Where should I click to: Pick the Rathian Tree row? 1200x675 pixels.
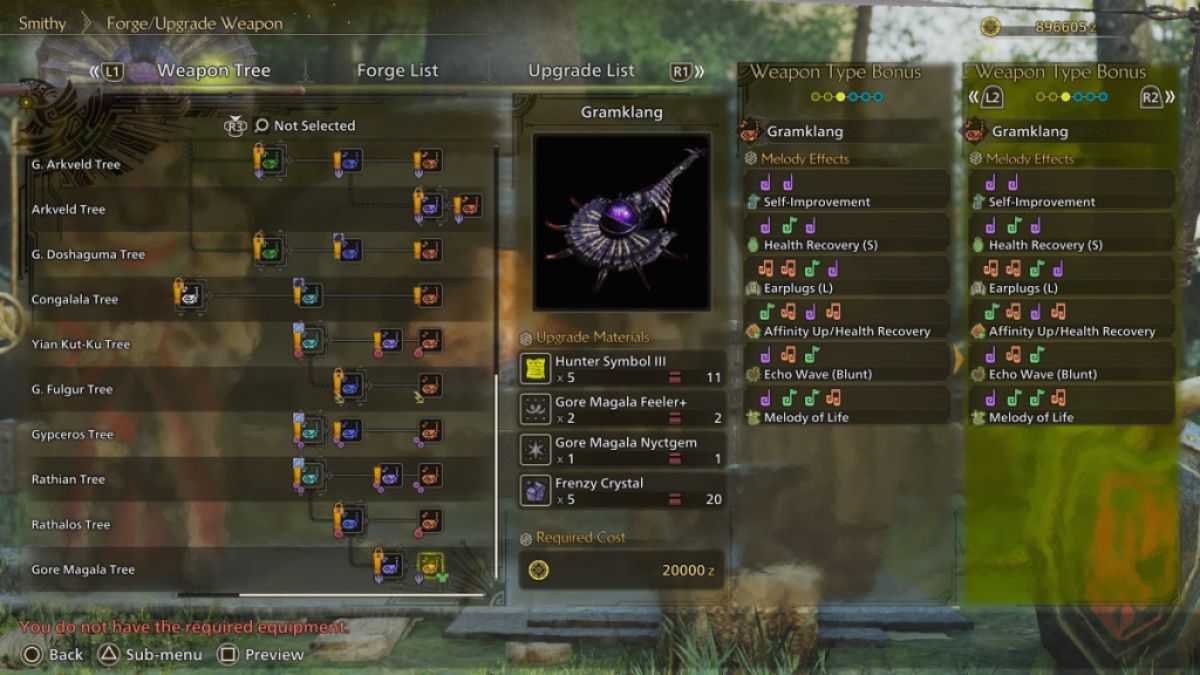pyautogui.click(x=68, y=479)
